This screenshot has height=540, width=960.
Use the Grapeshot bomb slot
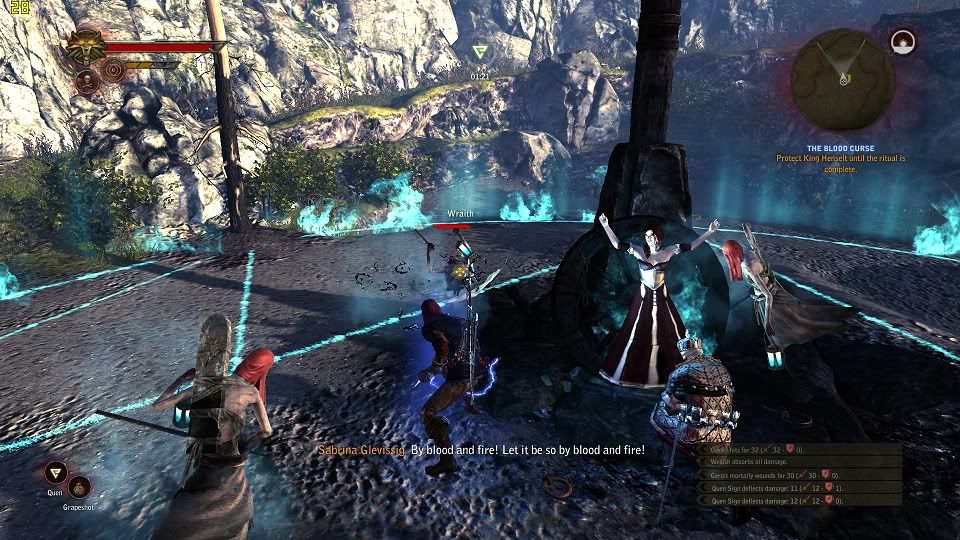click(79, 487)
